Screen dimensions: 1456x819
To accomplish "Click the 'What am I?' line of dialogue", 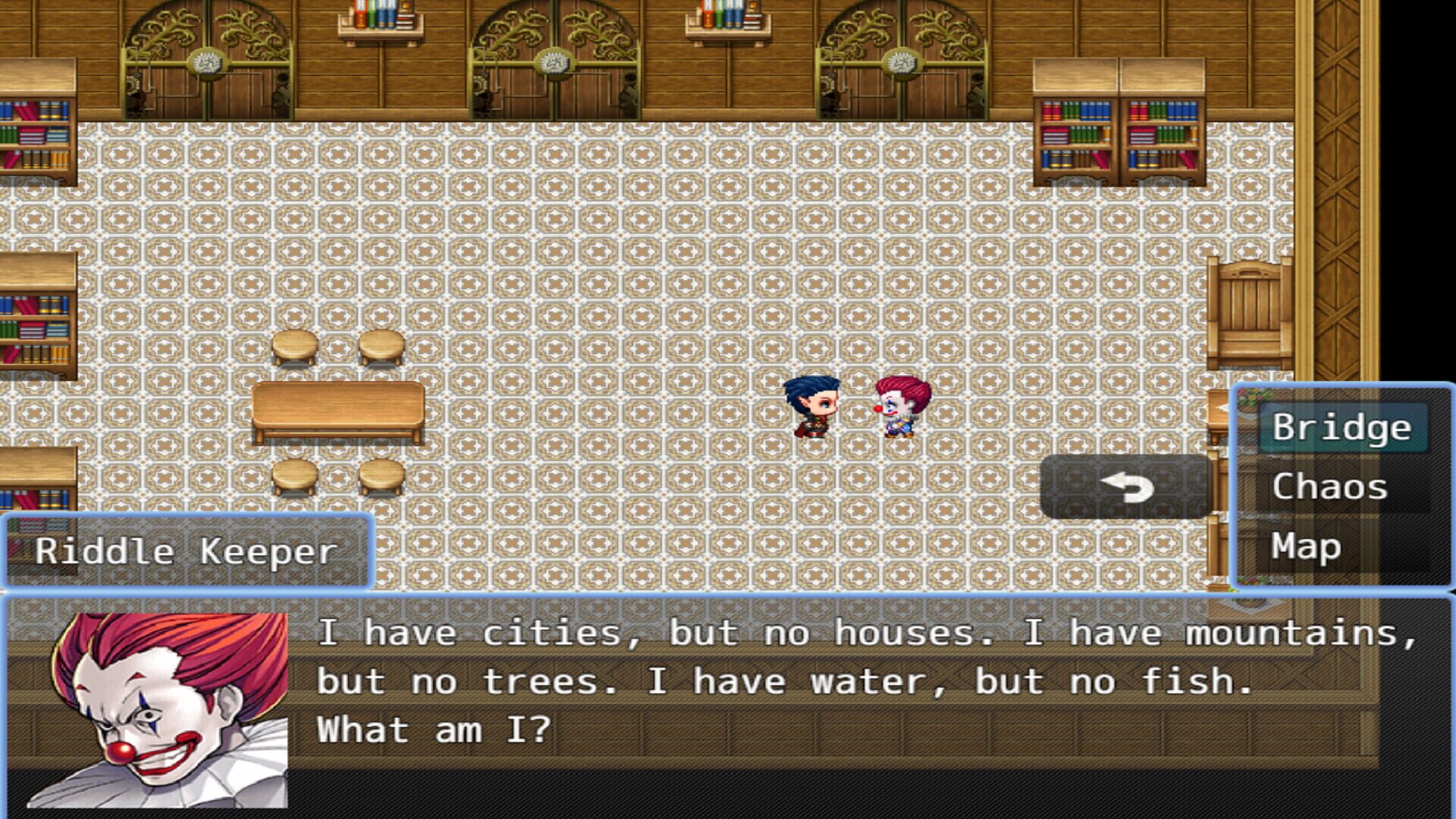I will tap(440, 728).
